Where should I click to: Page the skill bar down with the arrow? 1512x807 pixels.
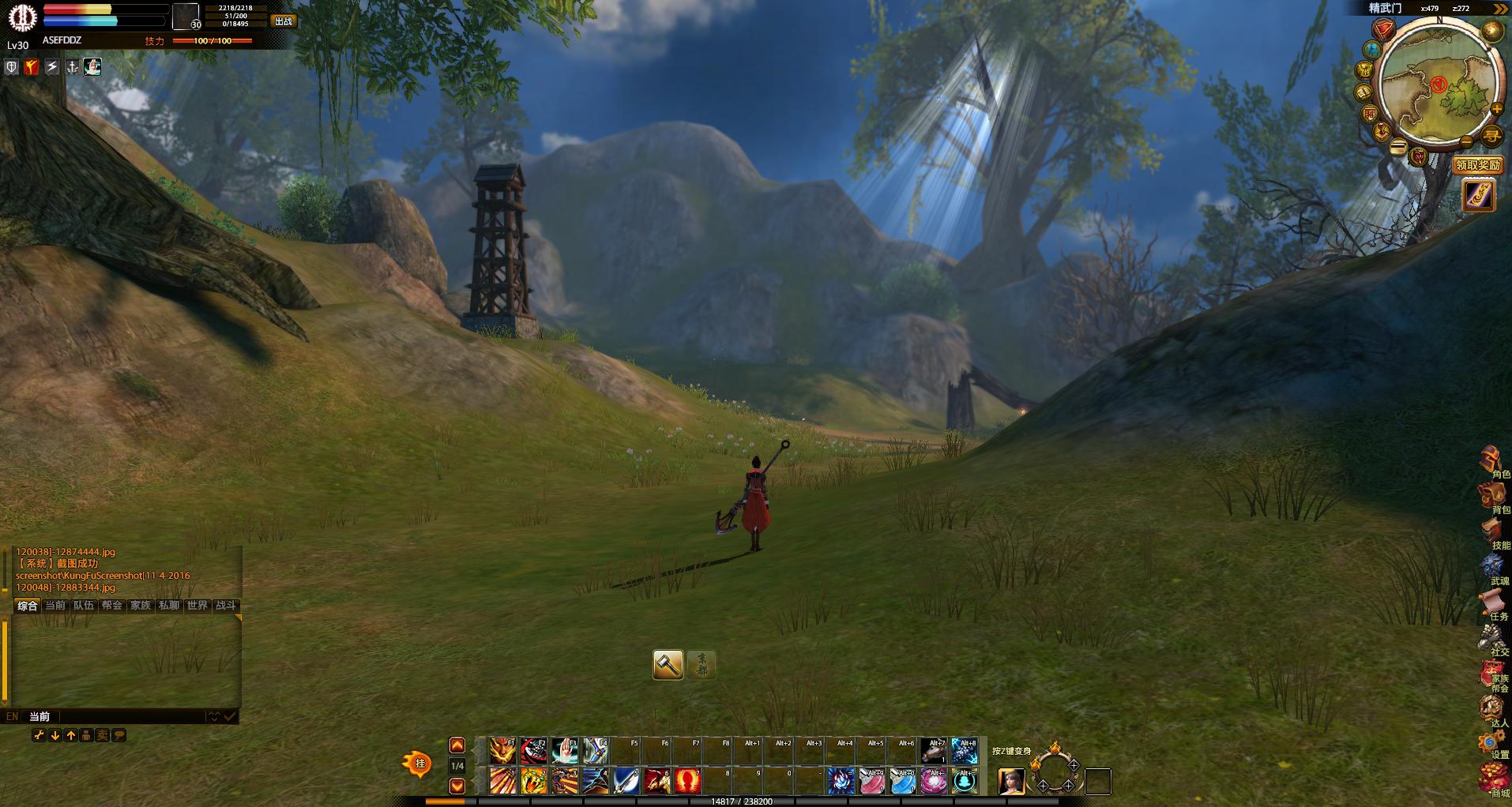[457, 786]
